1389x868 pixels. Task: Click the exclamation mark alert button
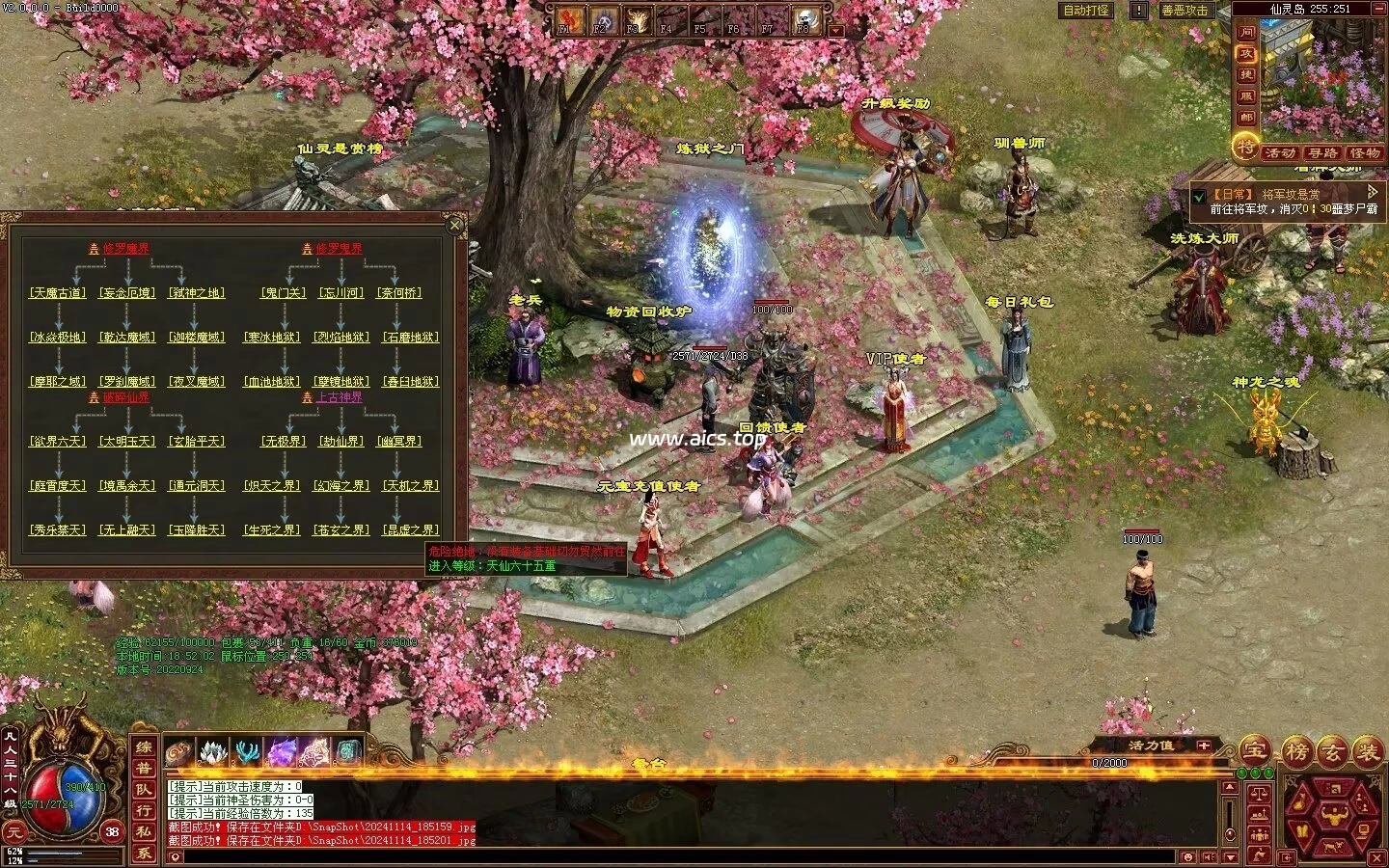pyautogui.click(x=1139, y=11)
